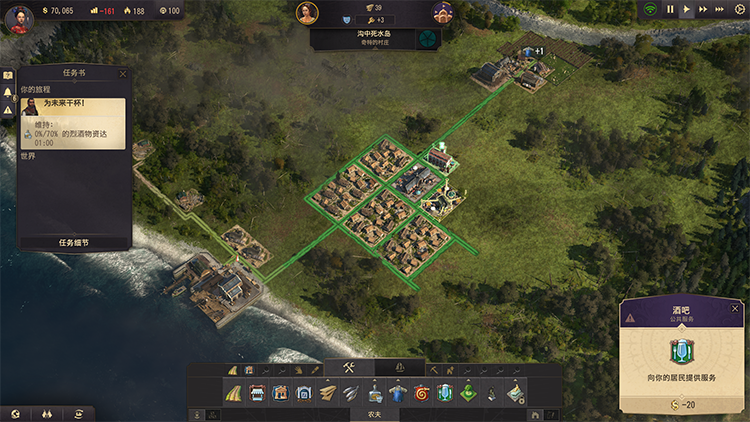Choose the blue work clothes building icon
Viewport: 750px width, 422px height.
click(x=398, y=393)
